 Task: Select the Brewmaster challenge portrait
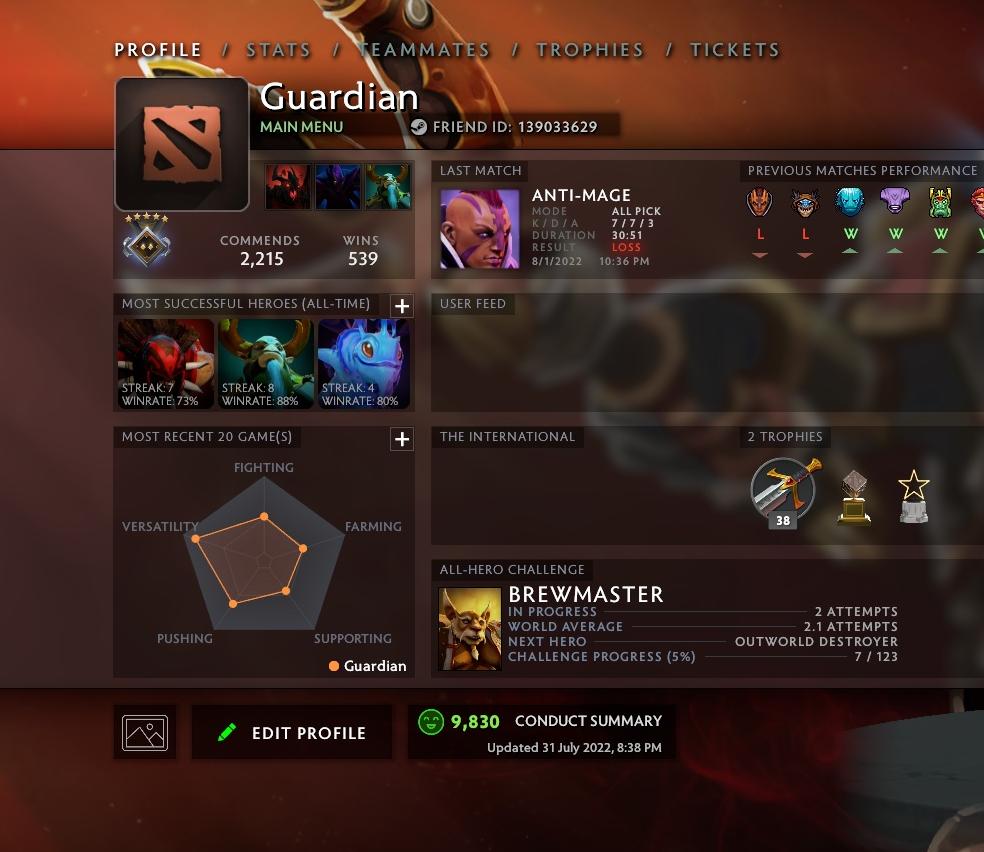click(470, 628)
